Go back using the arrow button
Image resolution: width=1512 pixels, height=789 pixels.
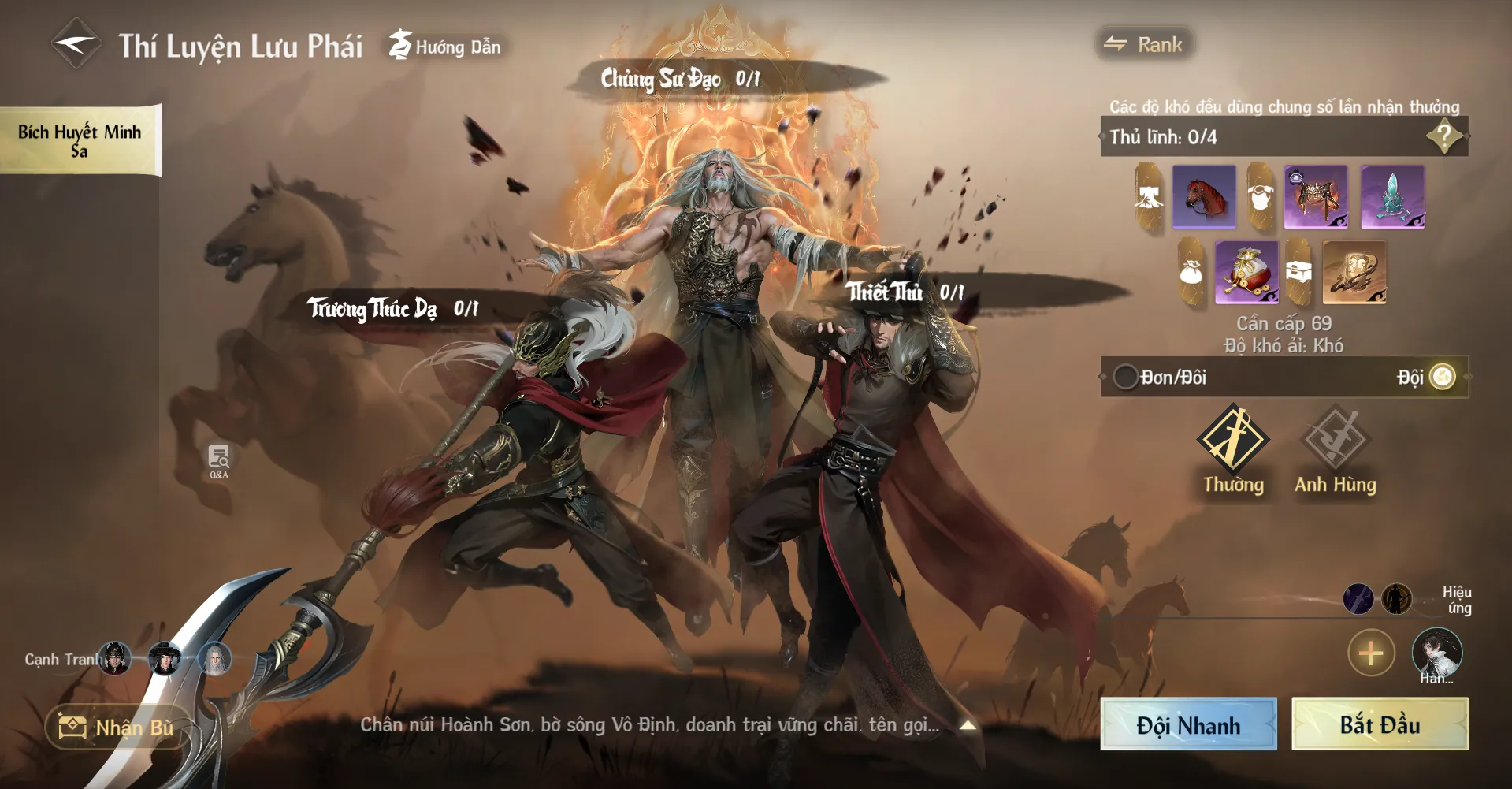click(76, 45)
